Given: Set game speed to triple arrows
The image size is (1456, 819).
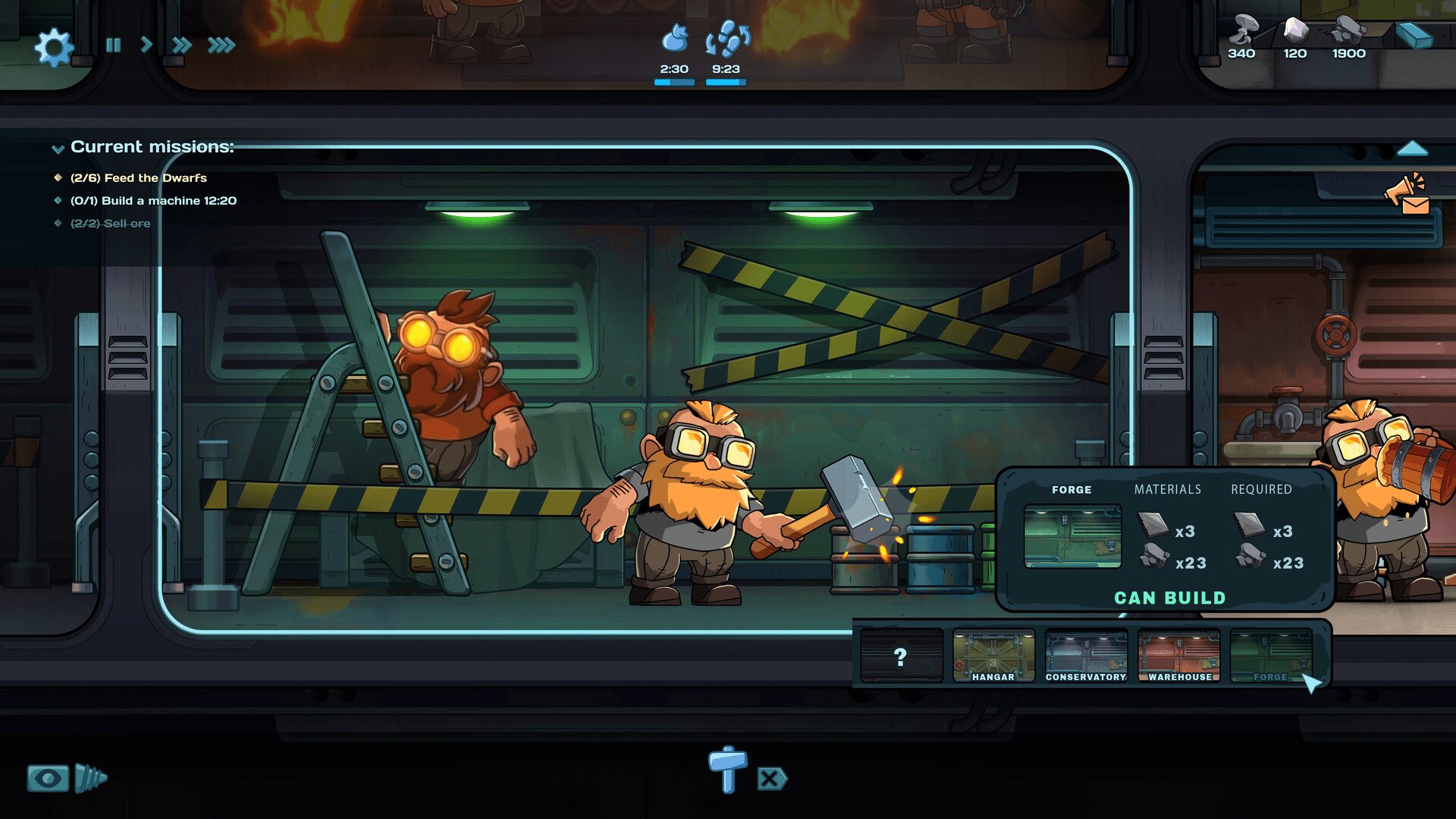Looking at the screenshot, I should pyautogui.click(x=221, y=45).
